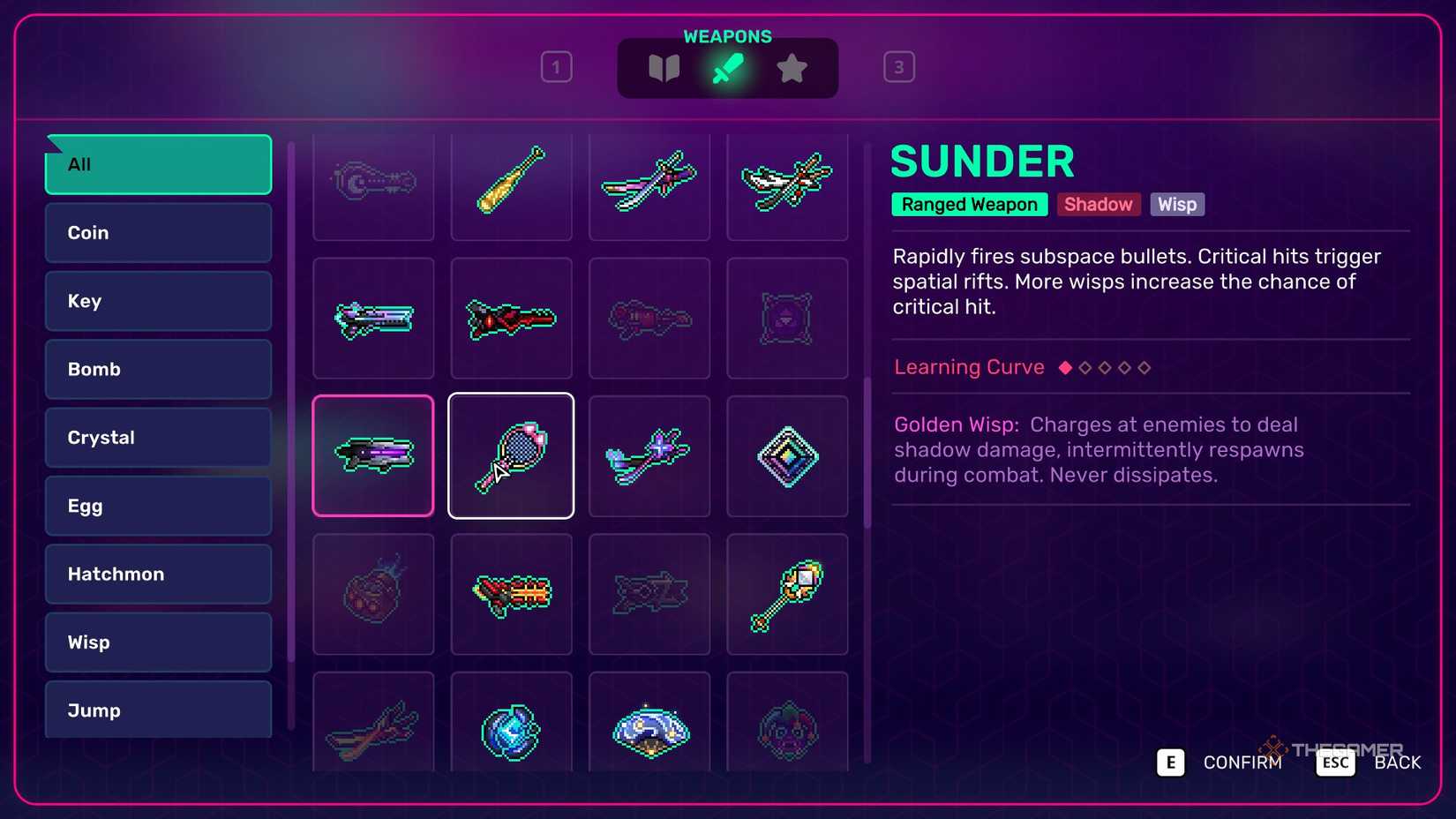
Task: Select the All filter category
Action: click(157, 164)
